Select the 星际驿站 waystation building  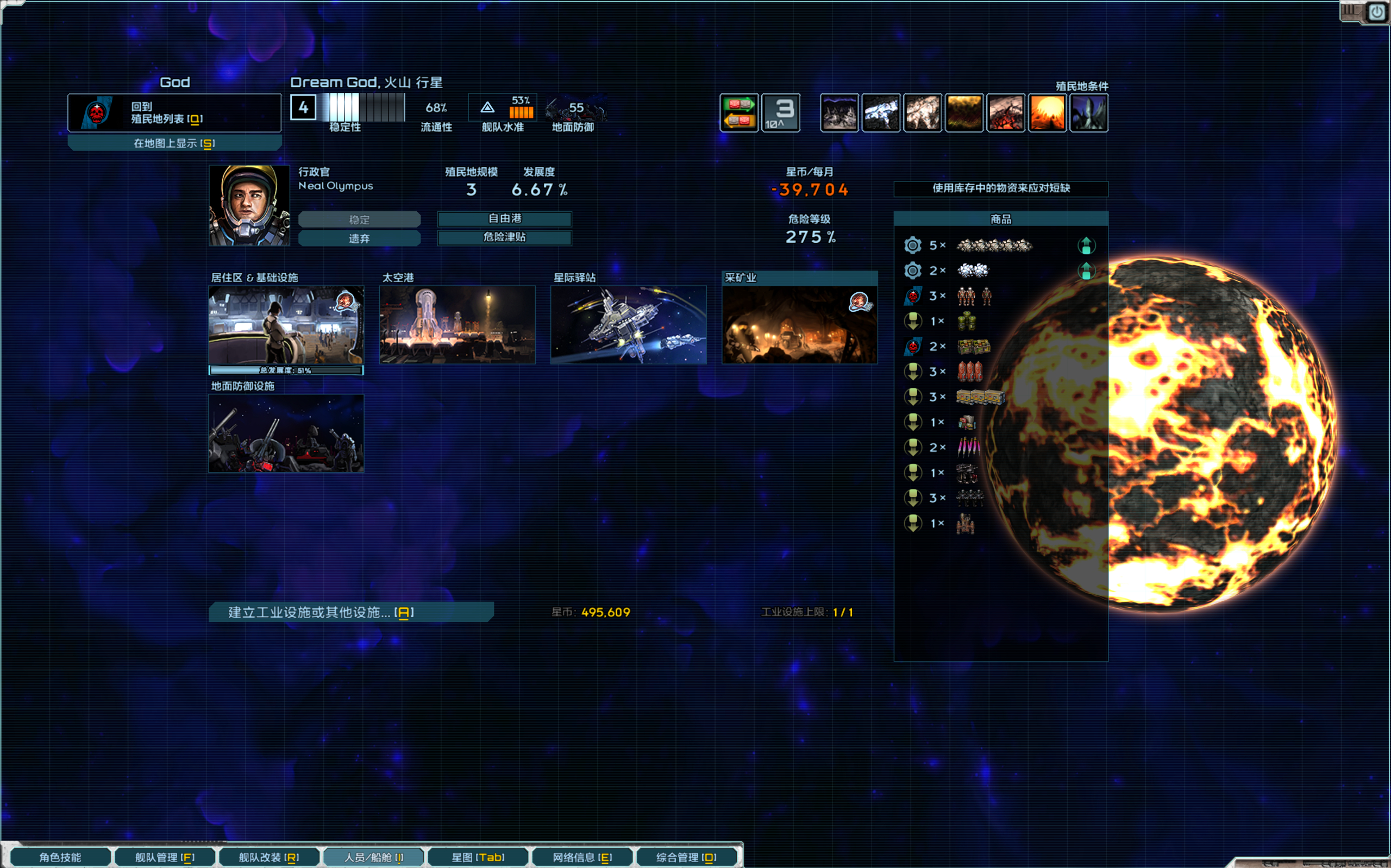click(x=628, y=325)
